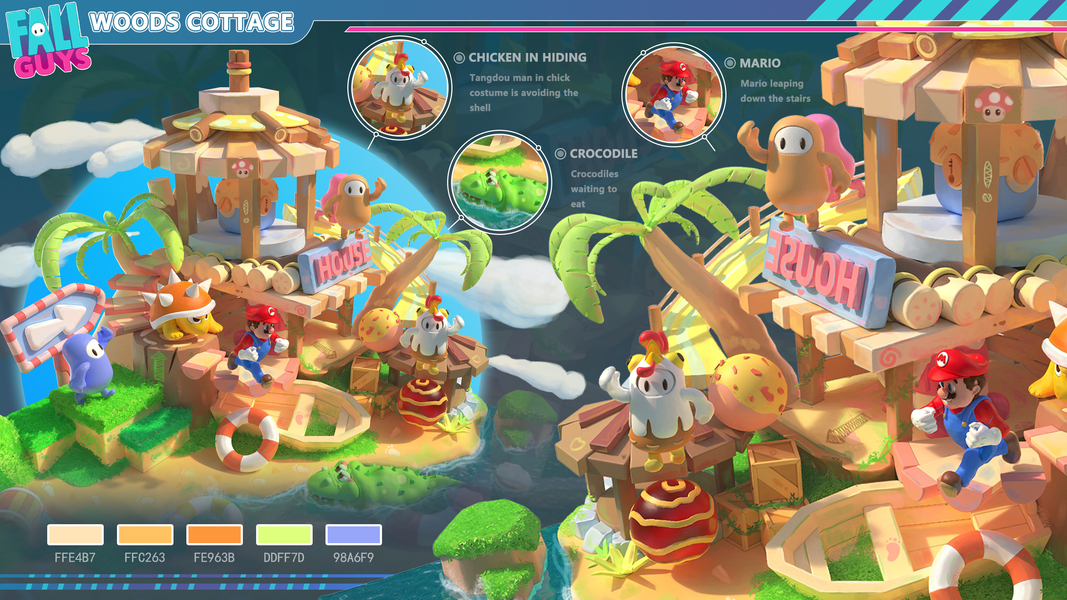Viewport: 1067px width, 600px height.
Task: Pick the 98A6F9 periwinkle blue swatch
Action: point(354,535)
